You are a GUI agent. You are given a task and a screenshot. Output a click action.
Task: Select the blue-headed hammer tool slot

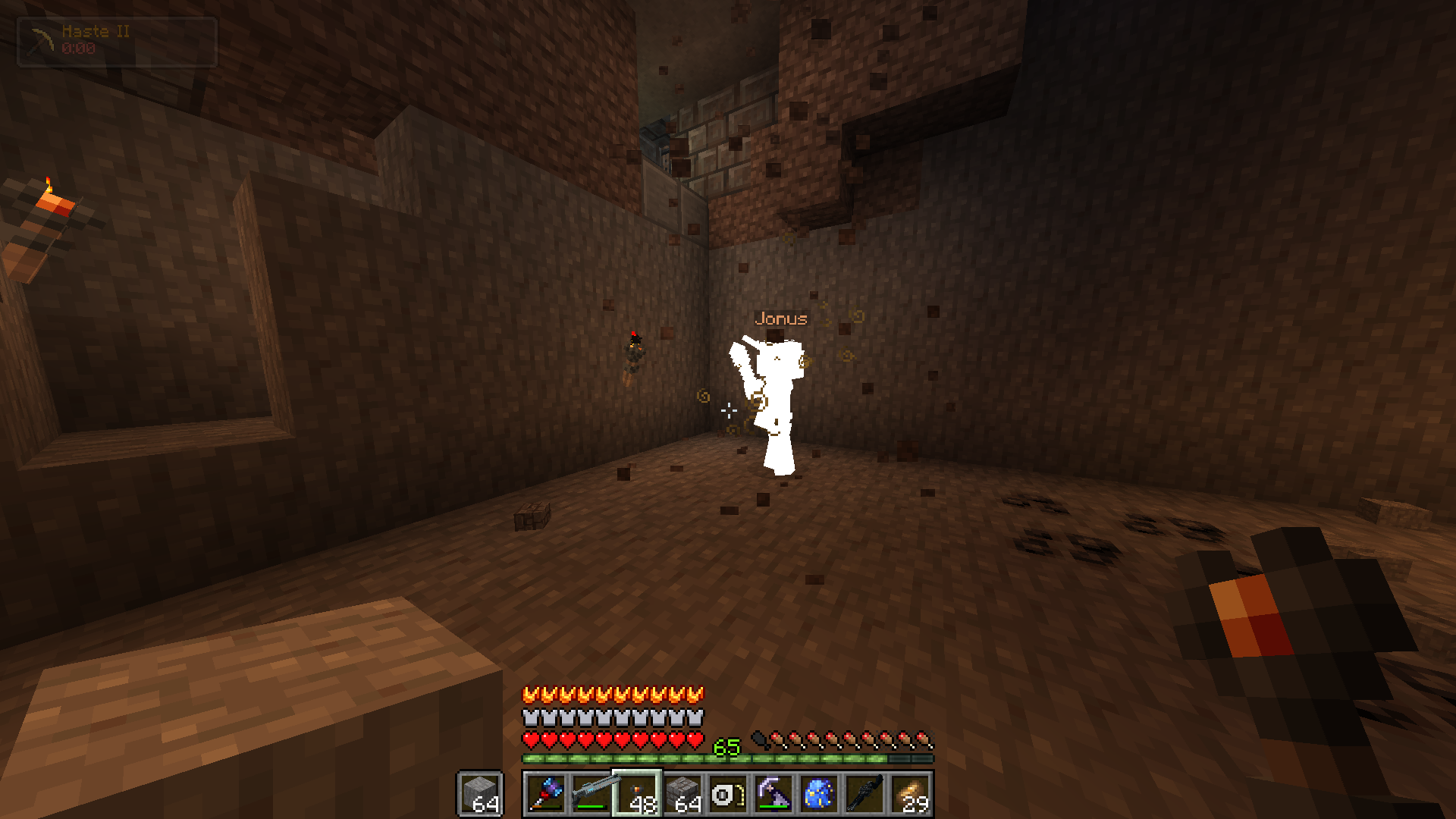point(545,794)
